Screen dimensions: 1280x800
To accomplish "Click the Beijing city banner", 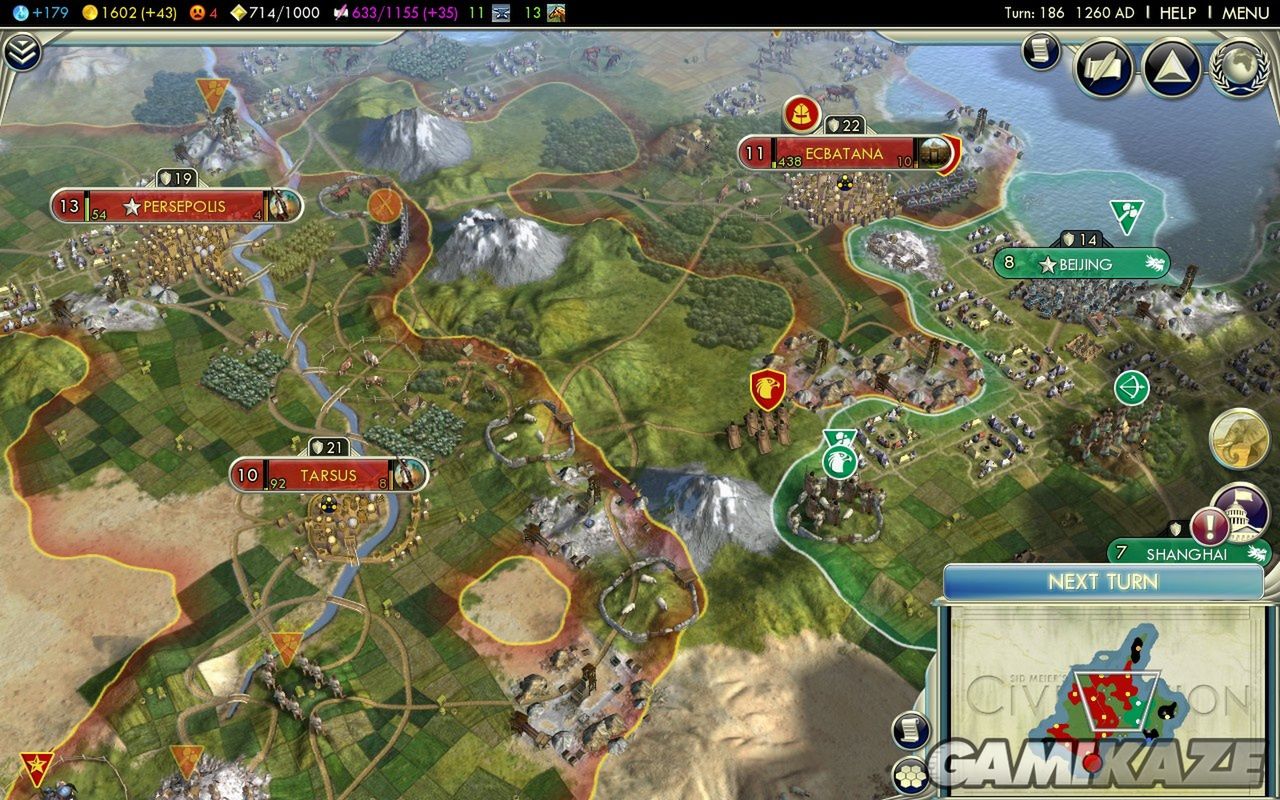I will coord(1083,264).
